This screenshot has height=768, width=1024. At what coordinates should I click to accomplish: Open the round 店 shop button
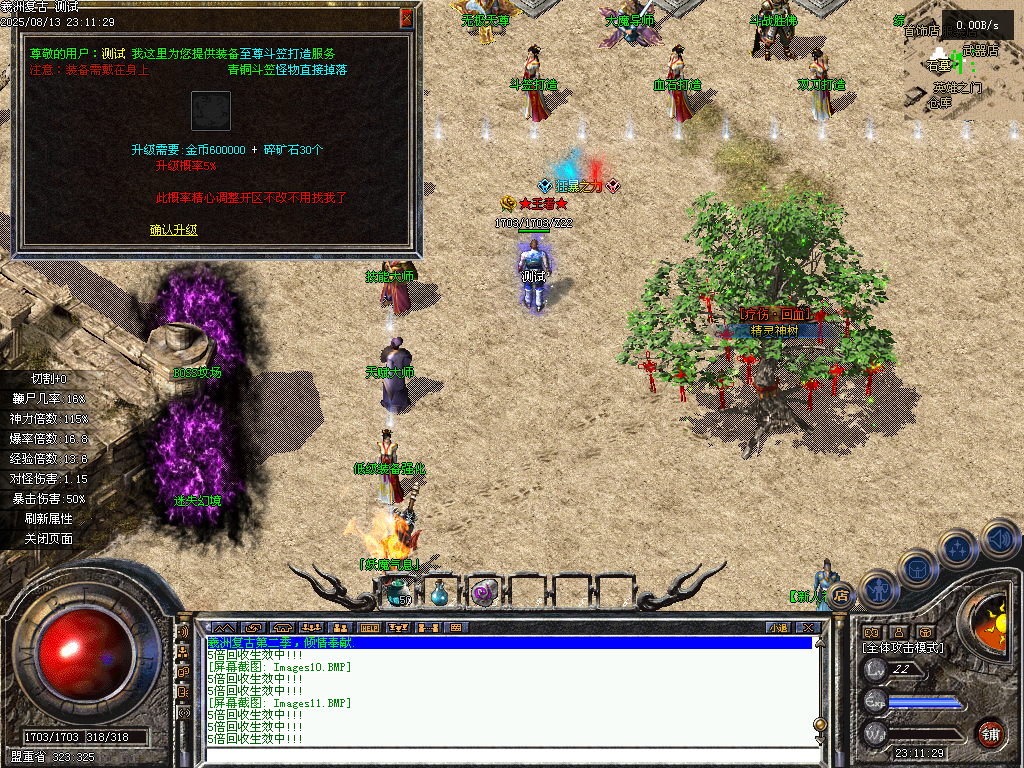pyautogui.click(x=841, y=594)
